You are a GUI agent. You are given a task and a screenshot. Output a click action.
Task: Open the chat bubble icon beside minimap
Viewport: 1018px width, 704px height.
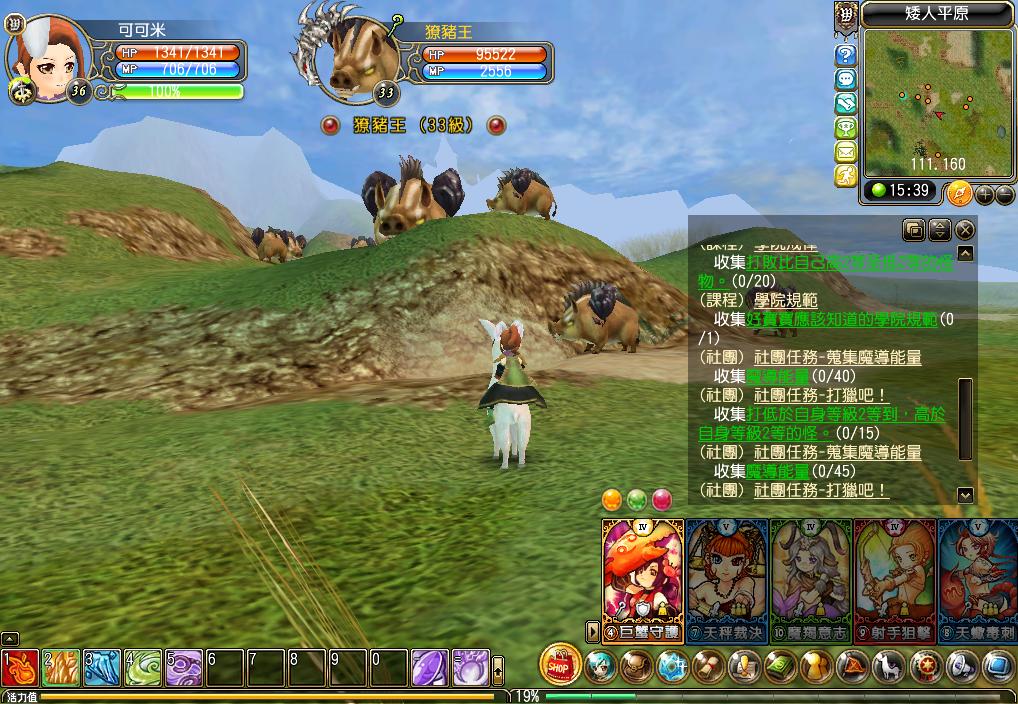[846, 79]
